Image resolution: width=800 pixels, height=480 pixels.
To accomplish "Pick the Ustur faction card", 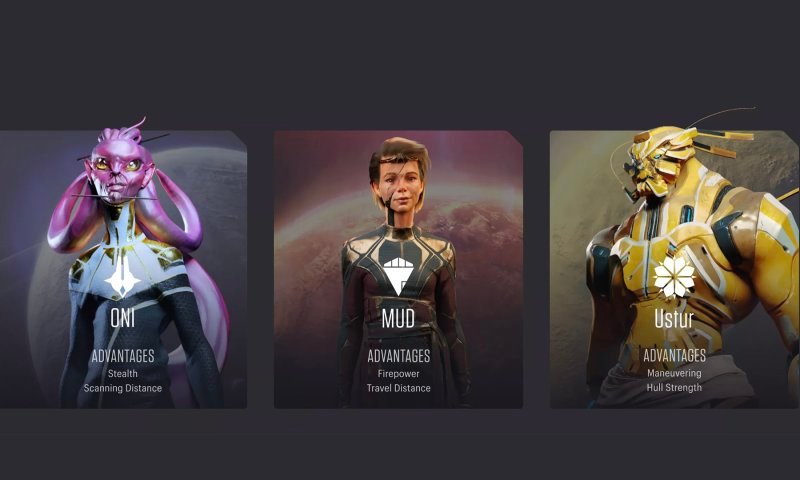I will [673, 270].
